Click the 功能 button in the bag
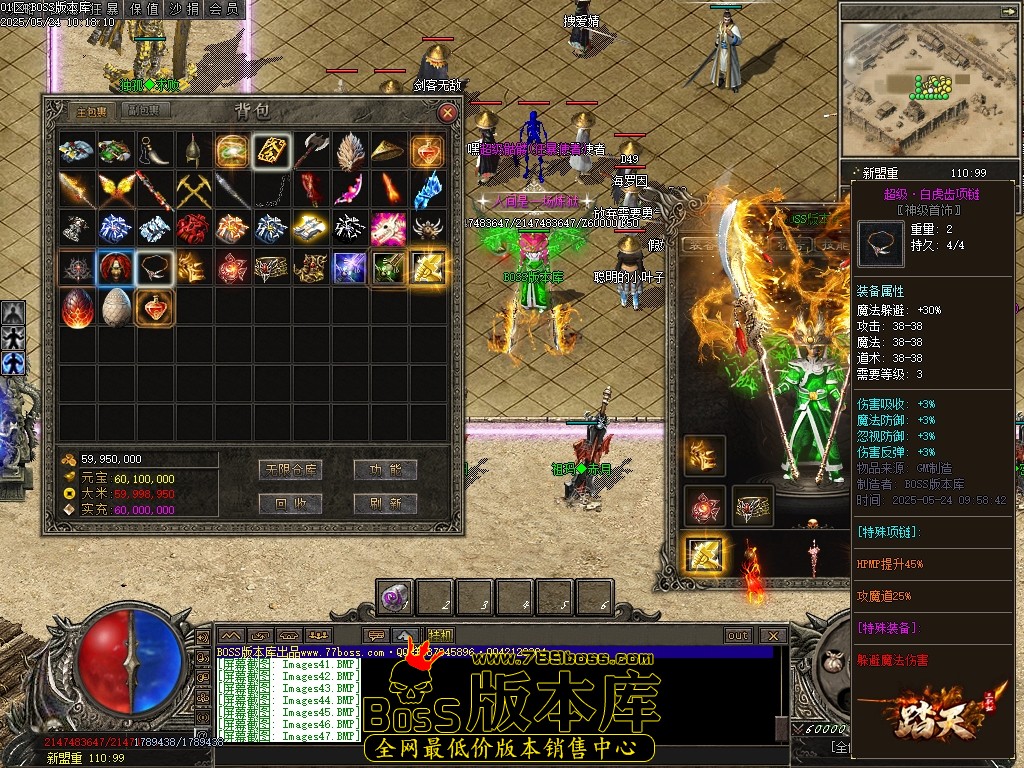This screenshot has height=768, width=1024. coord(385,469)
